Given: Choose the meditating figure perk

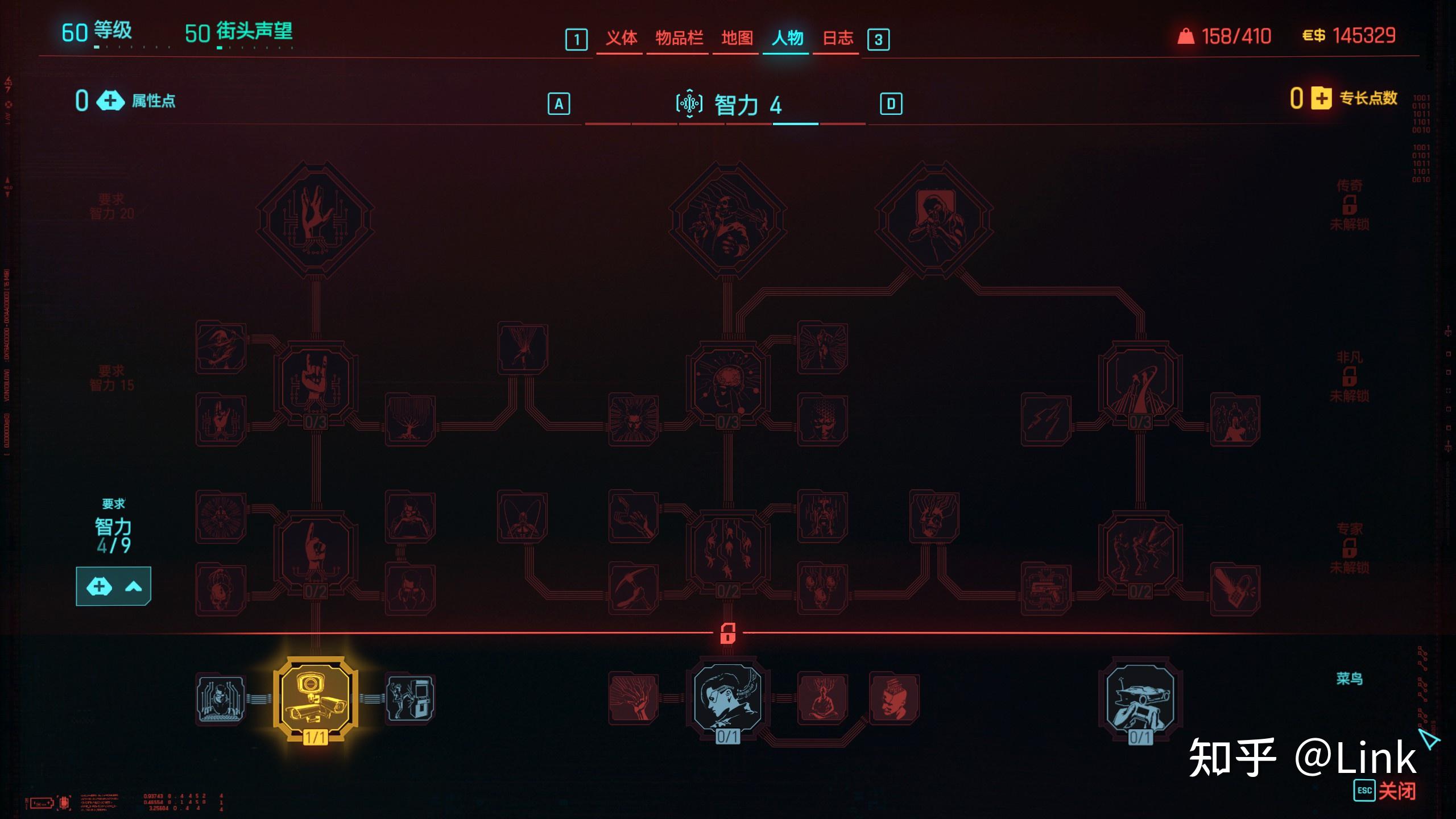Looking at the screenshot, I should pyautogui.click(x=822, y=699).
